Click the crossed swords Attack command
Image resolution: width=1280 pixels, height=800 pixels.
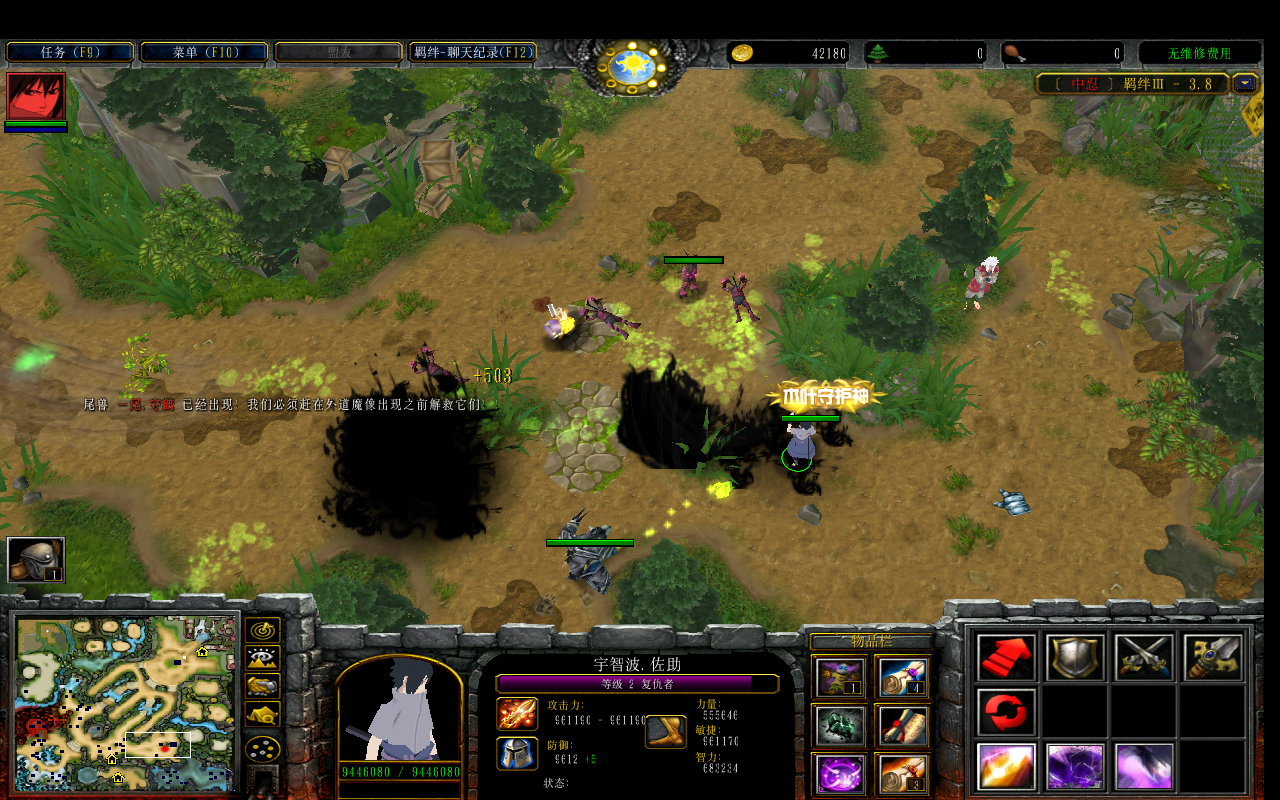tap(1144, 657)
